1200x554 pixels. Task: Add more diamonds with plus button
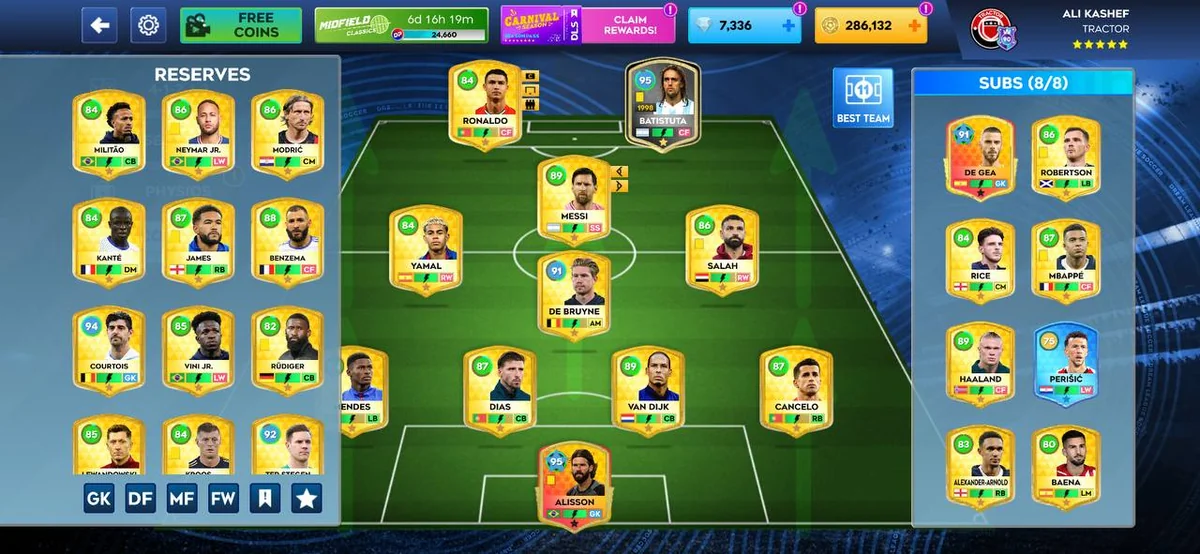point(790,25)
